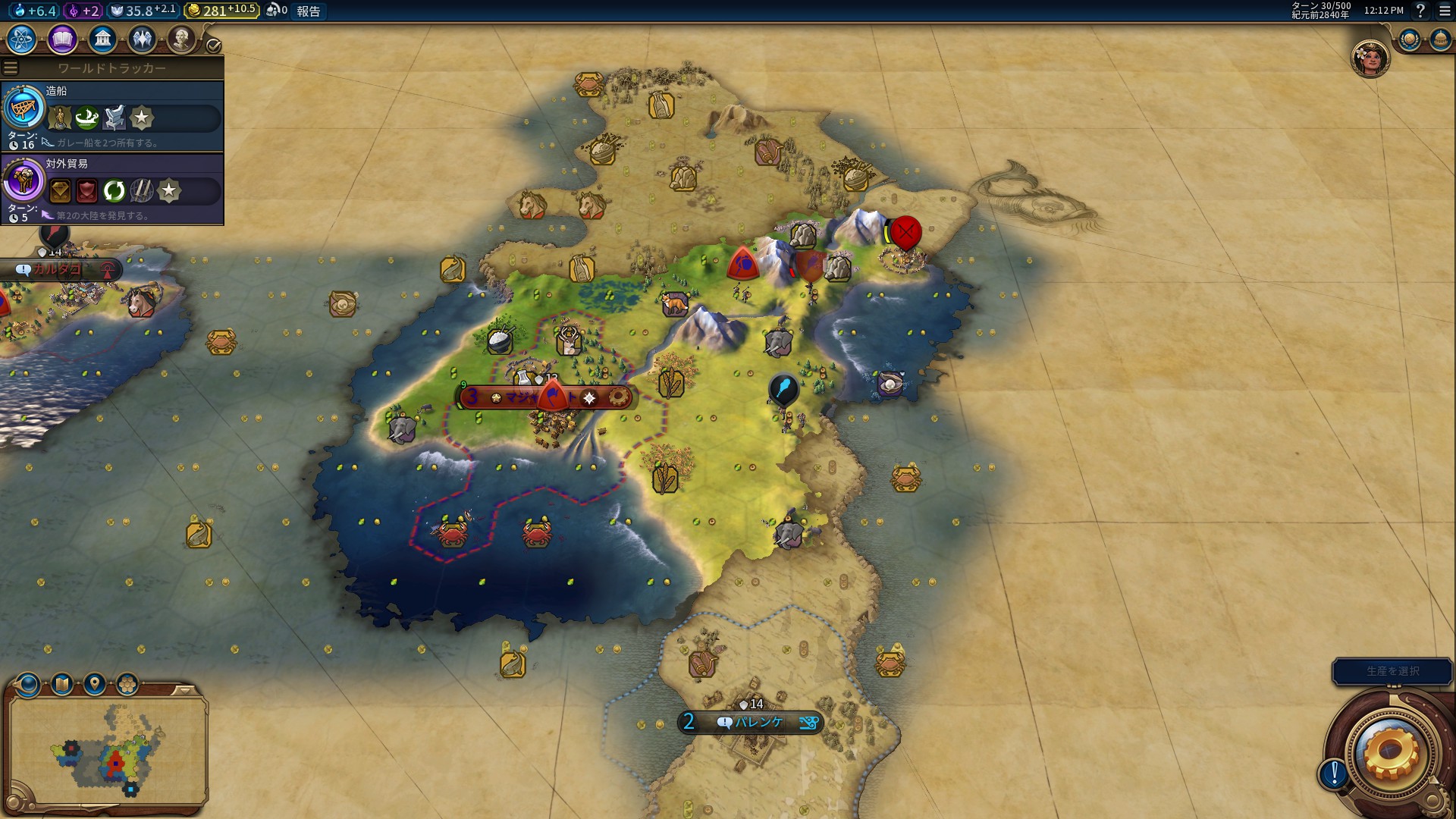Open the Civilopedia question mark help

point(1420,11)
